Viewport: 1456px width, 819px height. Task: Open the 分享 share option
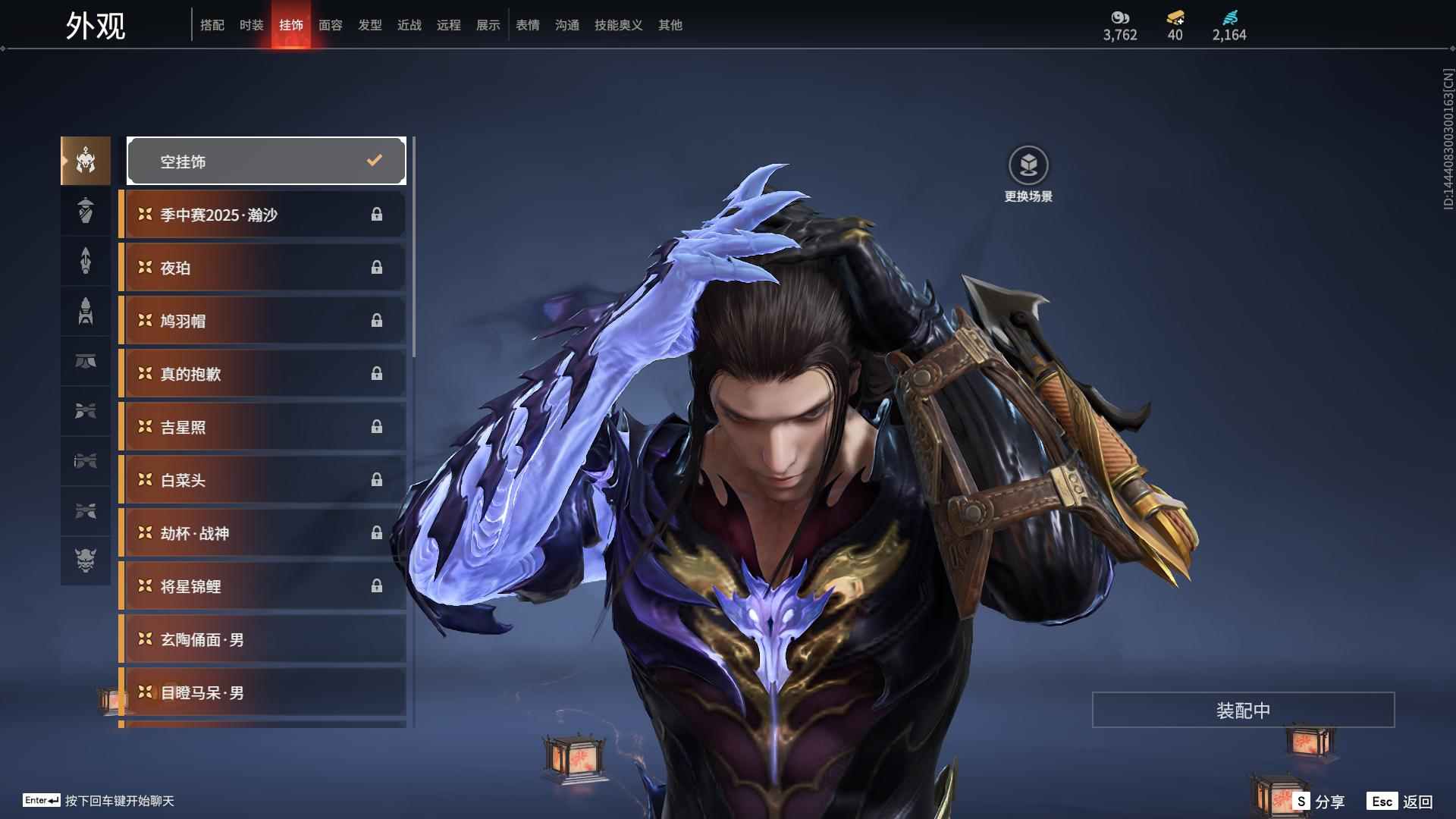pyautogui.click(x=1319, y=801)
